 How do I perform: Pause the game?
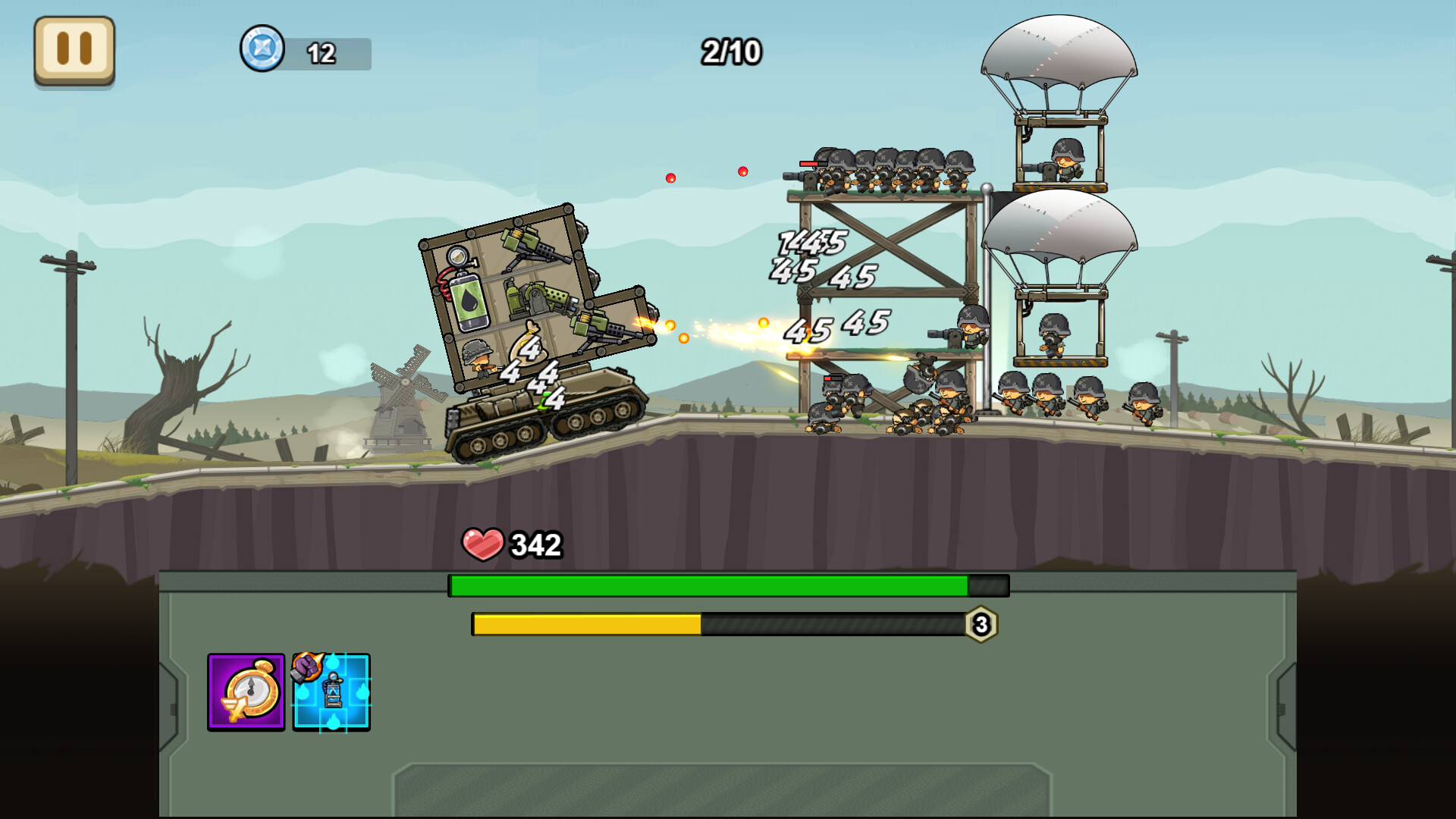(74, 49)
